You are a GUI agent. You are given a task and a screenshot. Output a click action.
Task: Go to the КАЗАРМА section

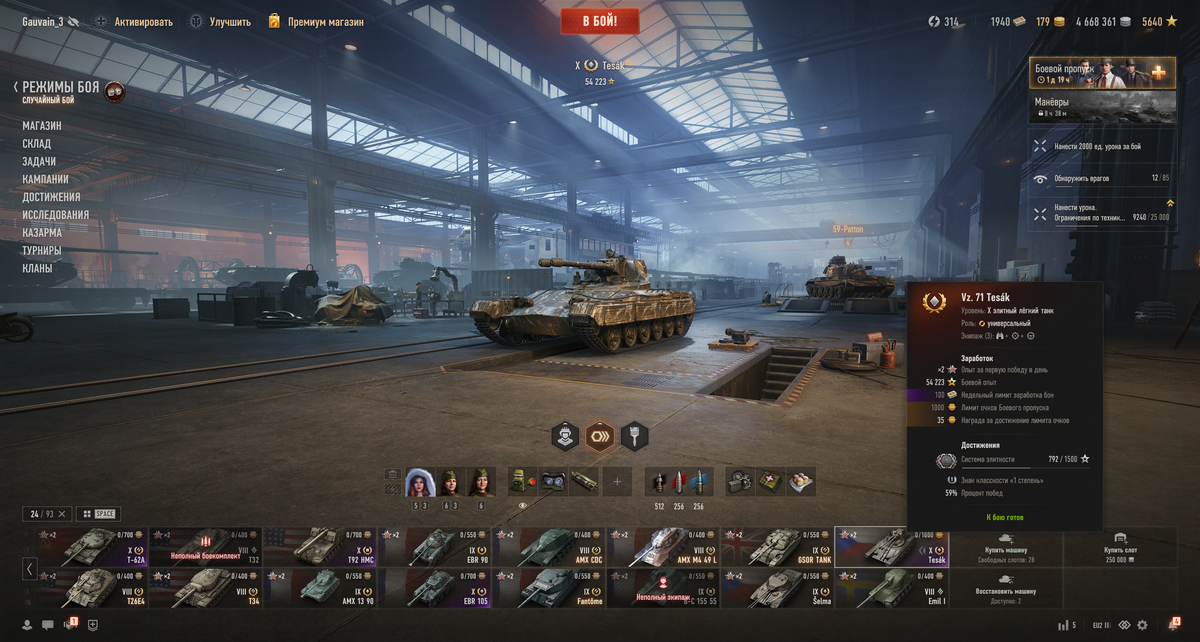pyautogui.click(x=42, y=233)
